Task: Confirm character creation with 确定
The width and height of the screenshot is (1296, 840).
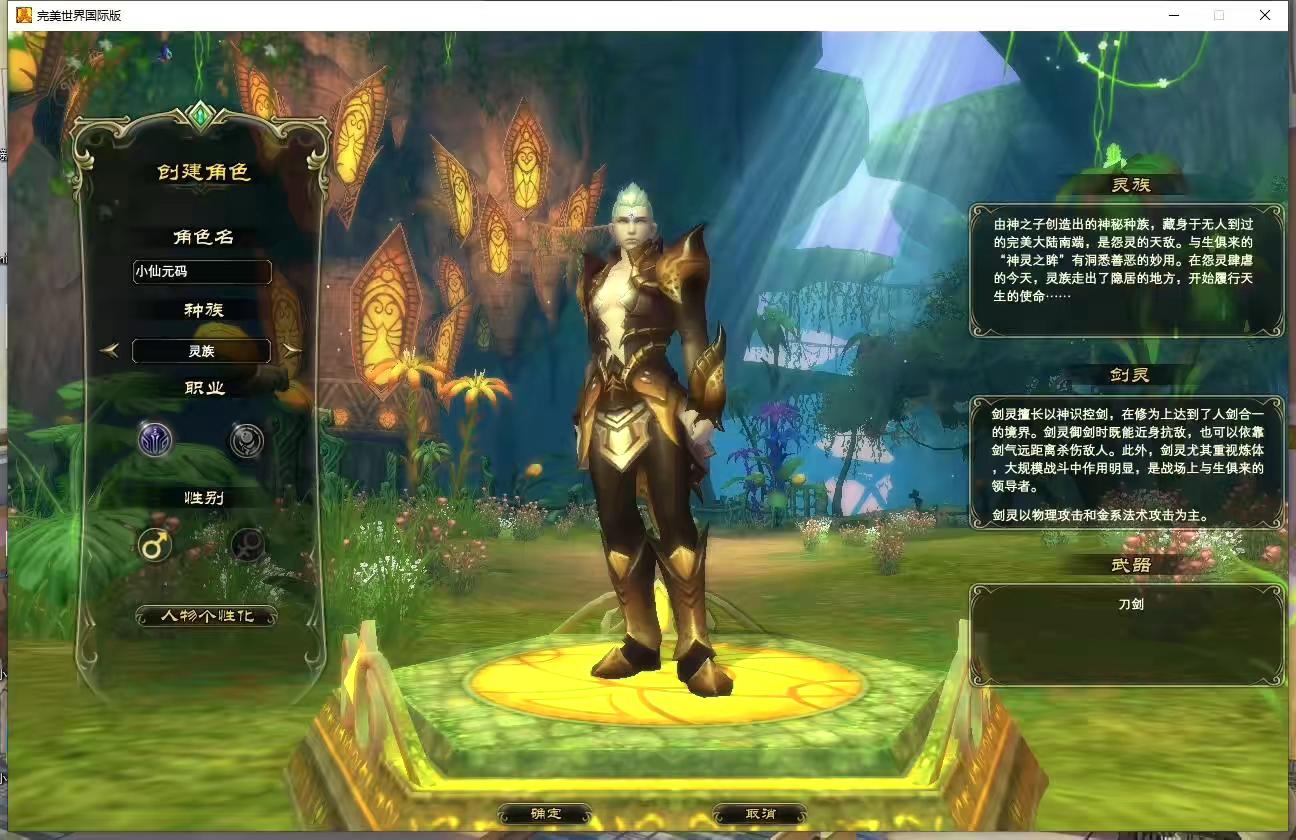Action: (x=544, y=813)
